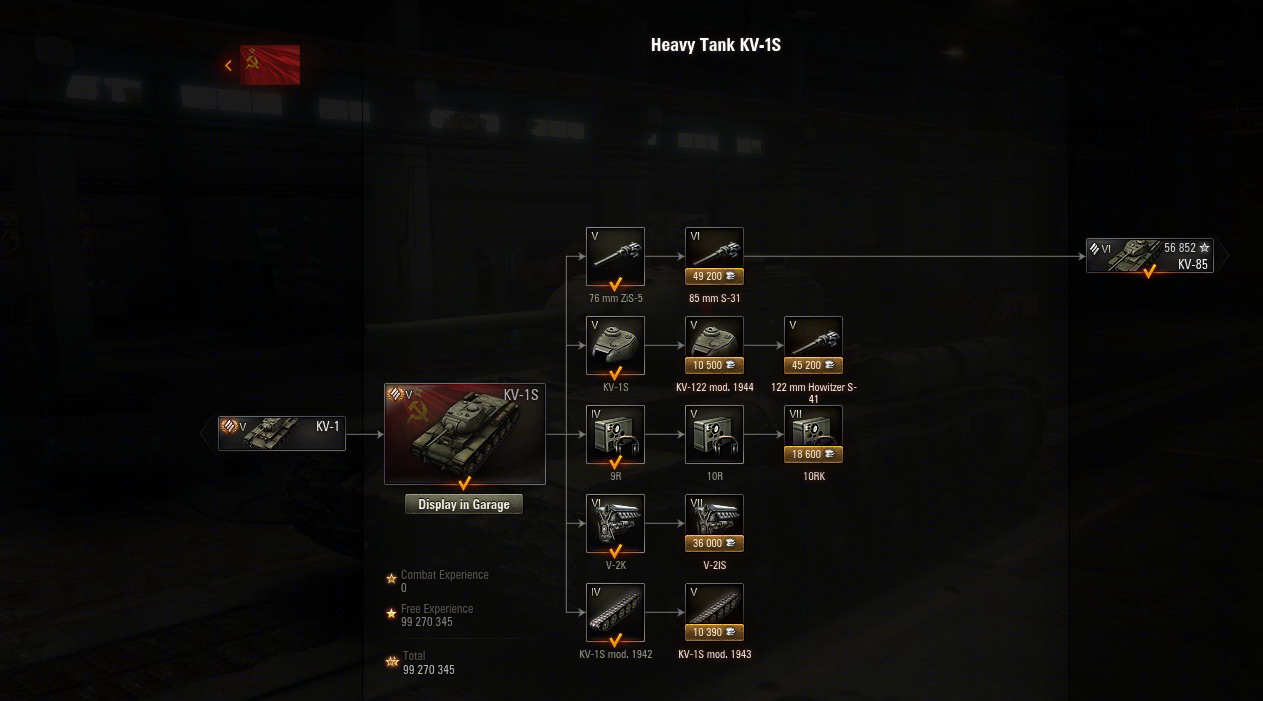This screenshot has width=1263, height=701.
Task: Select the KV-1 predecessor tank node
Action: (x=282, y=434)
